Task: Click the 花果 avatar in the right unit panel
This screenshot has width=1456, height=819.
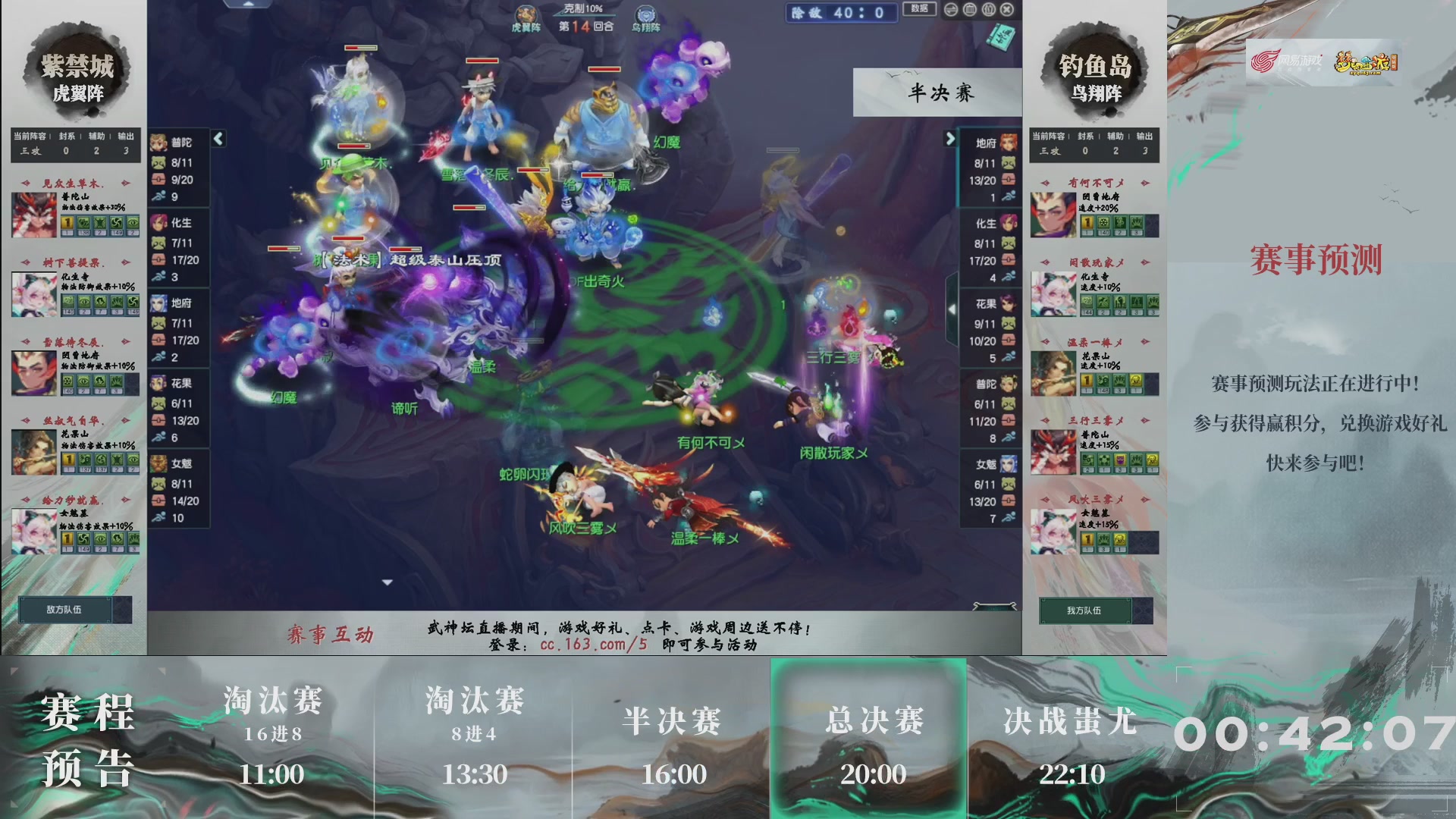Action: pyautogui.click(x=1009, y=305)
